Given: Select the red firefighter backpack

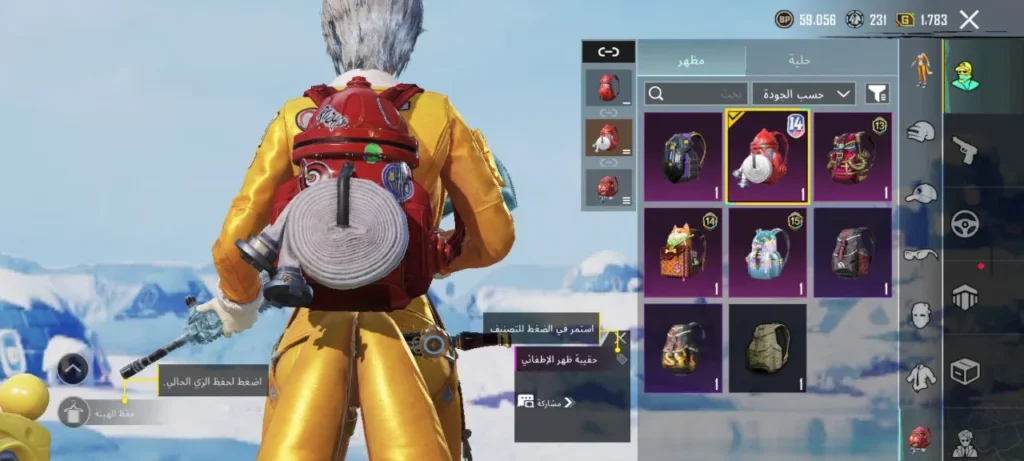Looking at the screenshot, I should click(x=767, y=156).
